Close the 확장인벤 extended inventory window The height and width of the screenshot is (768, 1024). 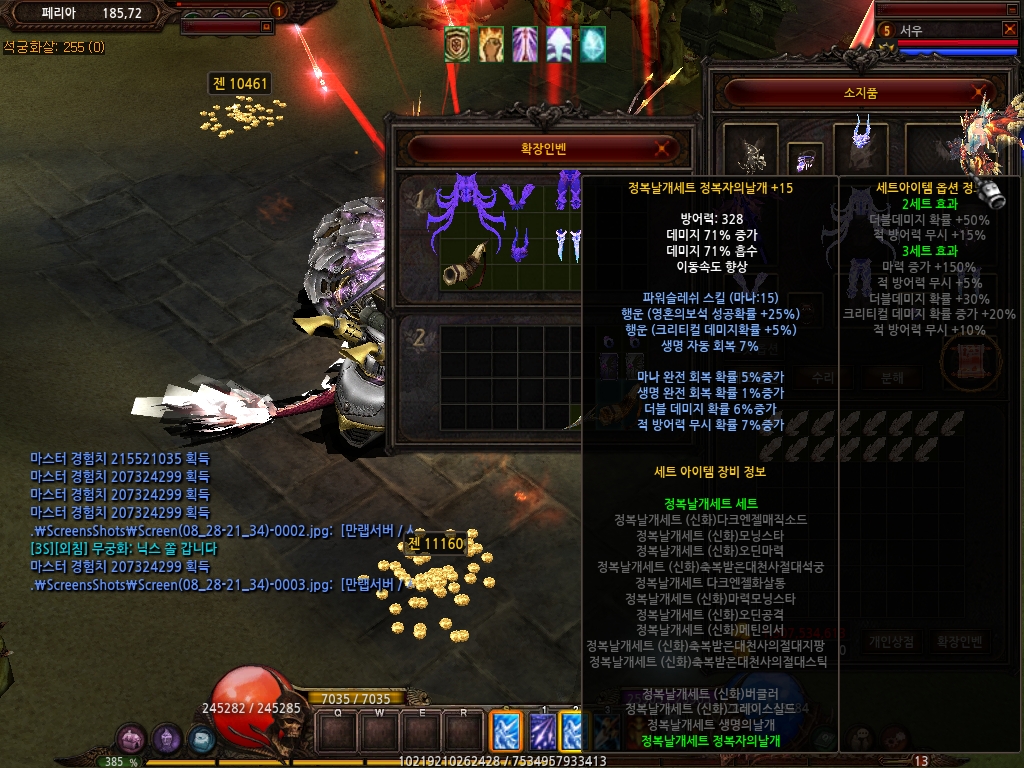click(660, 149)
